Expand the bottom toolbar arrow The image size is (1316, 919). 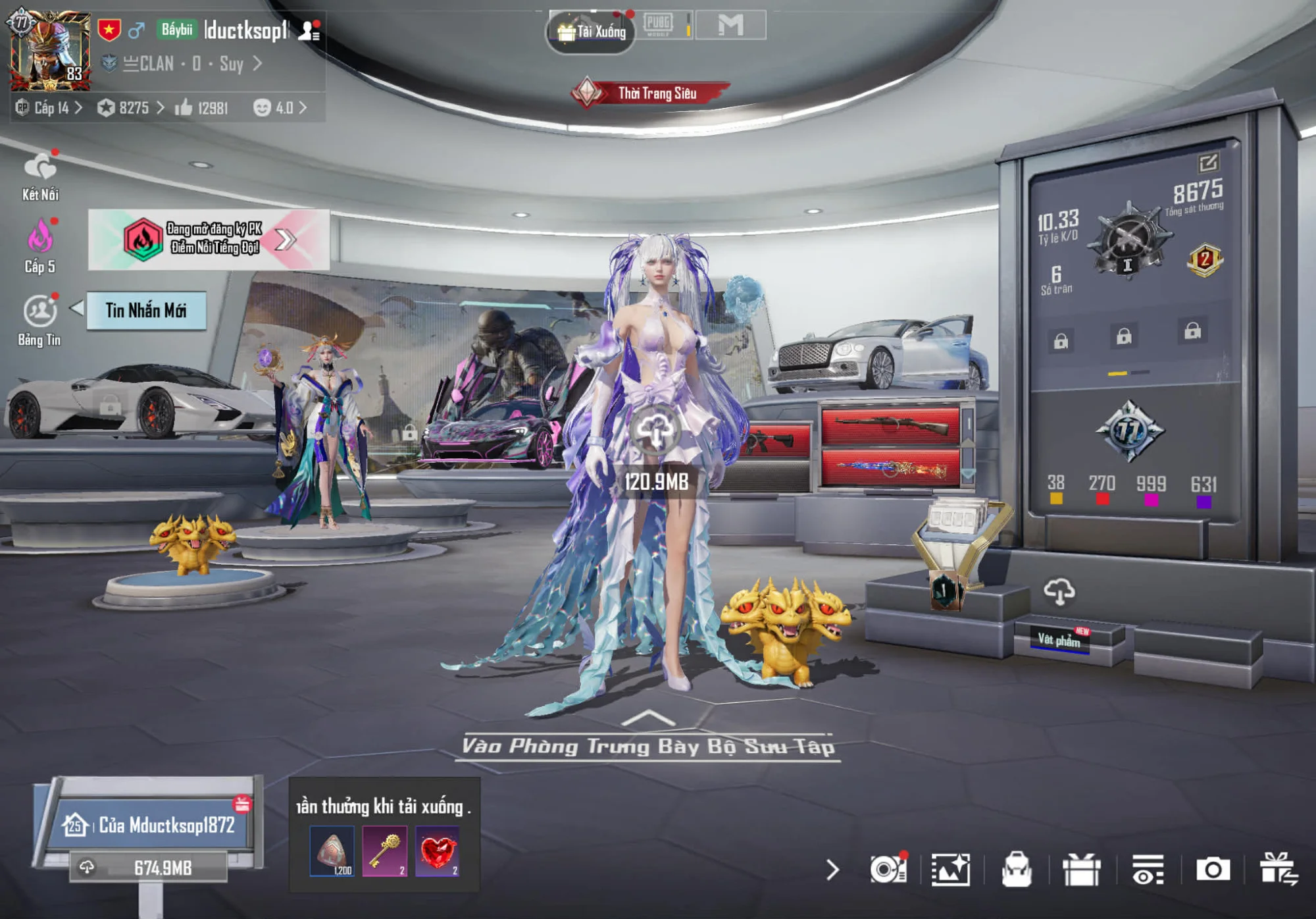click(832, 870)
